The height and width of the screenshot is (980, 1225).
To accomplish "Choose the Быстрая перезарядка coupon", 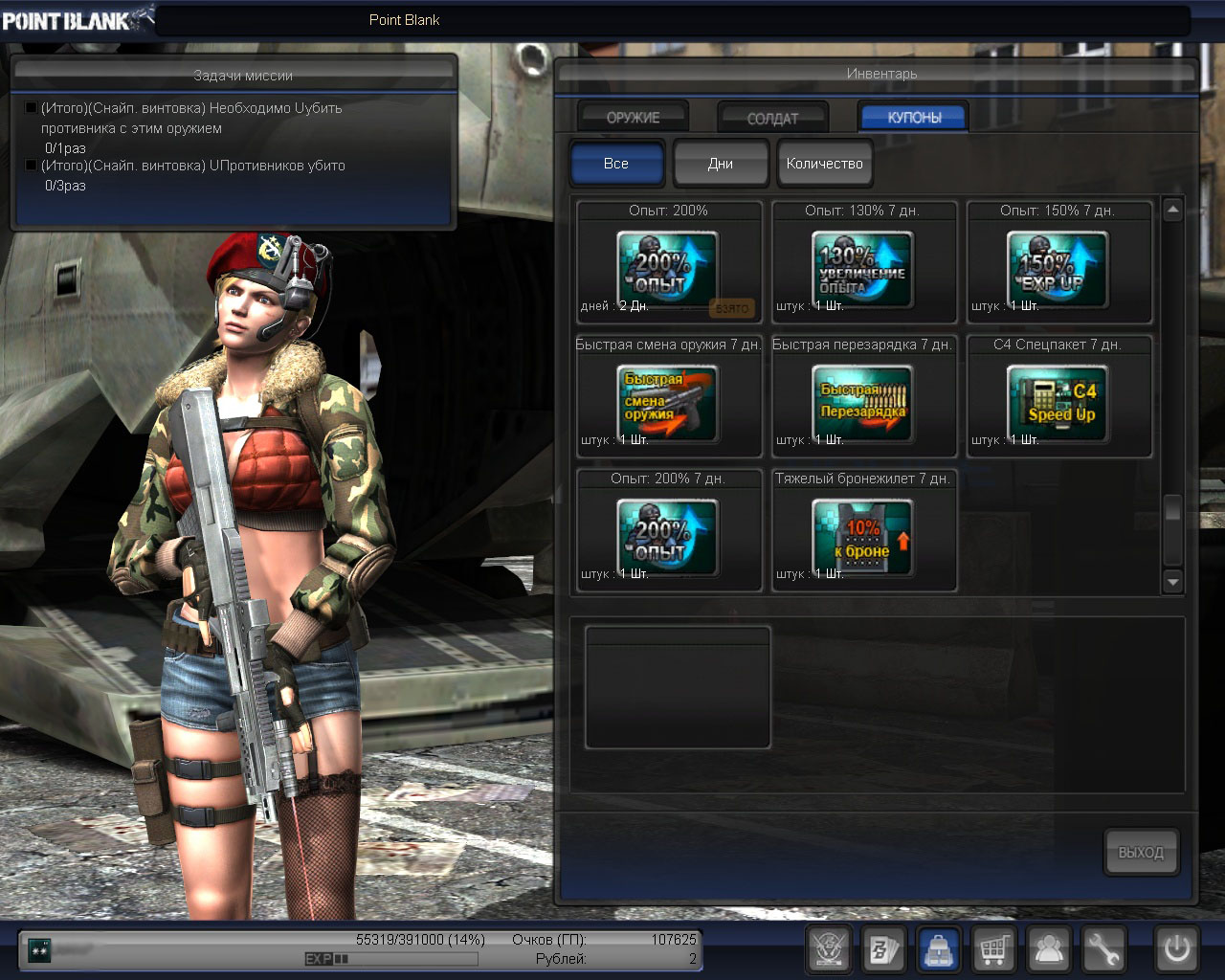I will pyautogui.click(x=863, y=403).
